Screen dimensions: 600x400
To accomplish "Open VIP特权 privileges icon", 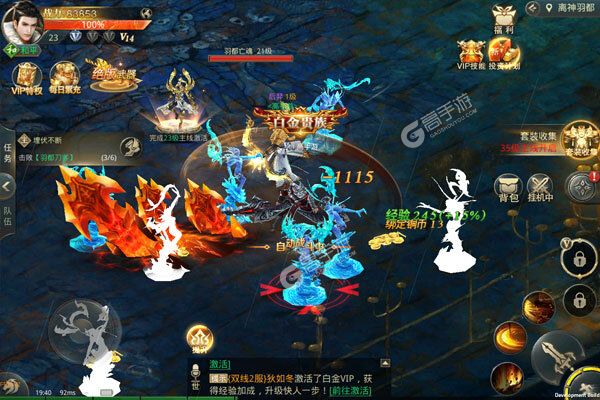I will pos(26,79).
